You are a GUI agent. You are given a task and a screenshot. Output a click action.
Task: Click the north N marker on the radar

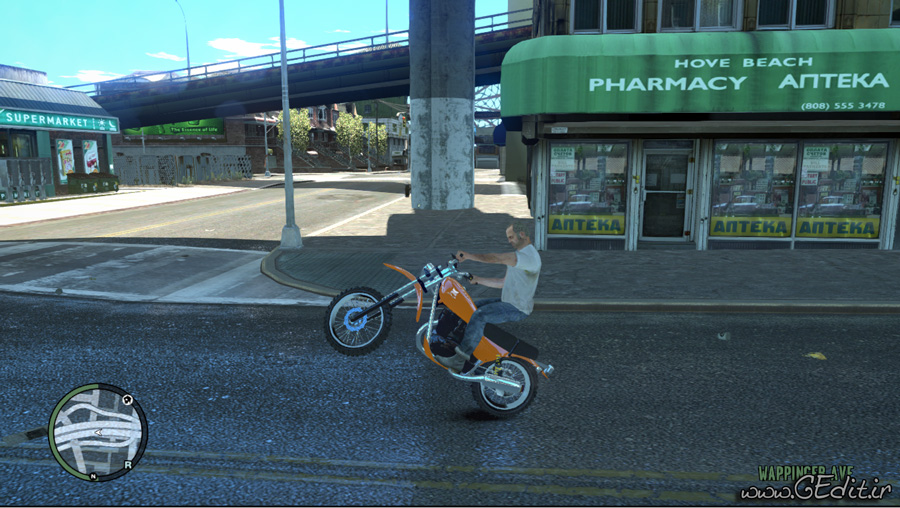(94, 478)
